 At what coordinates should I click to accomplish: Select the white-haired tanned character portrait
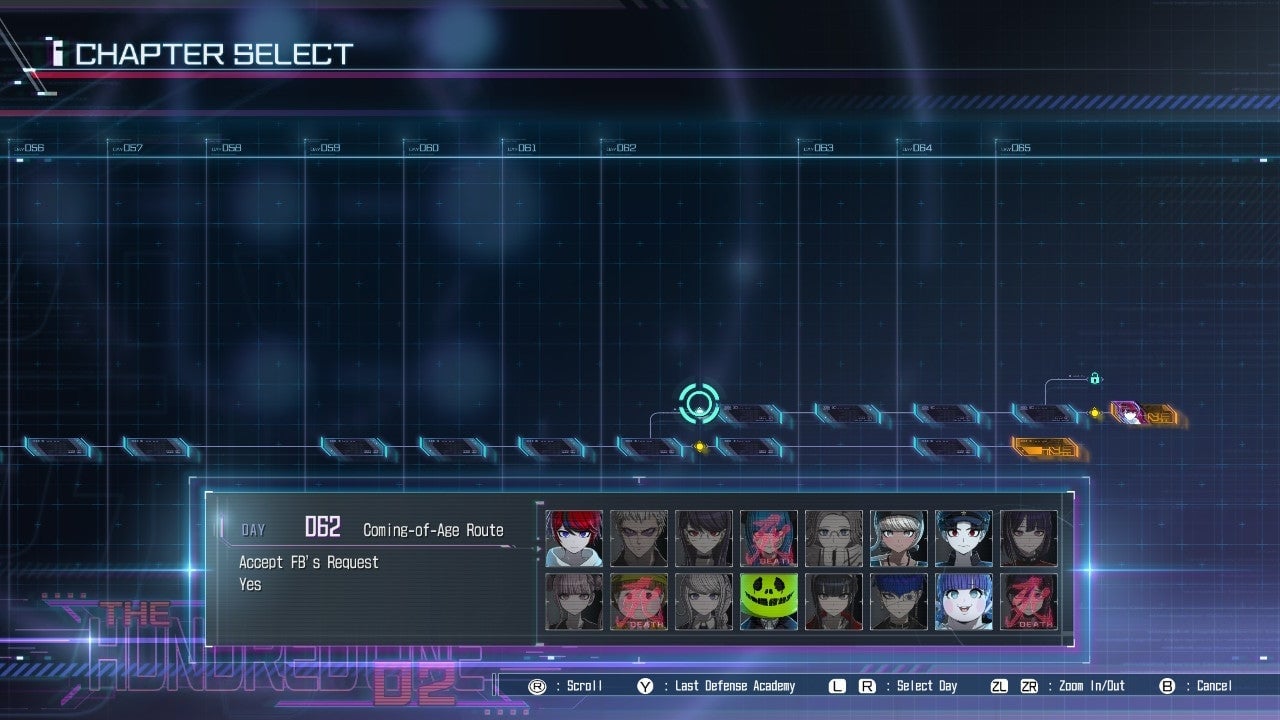899,537
